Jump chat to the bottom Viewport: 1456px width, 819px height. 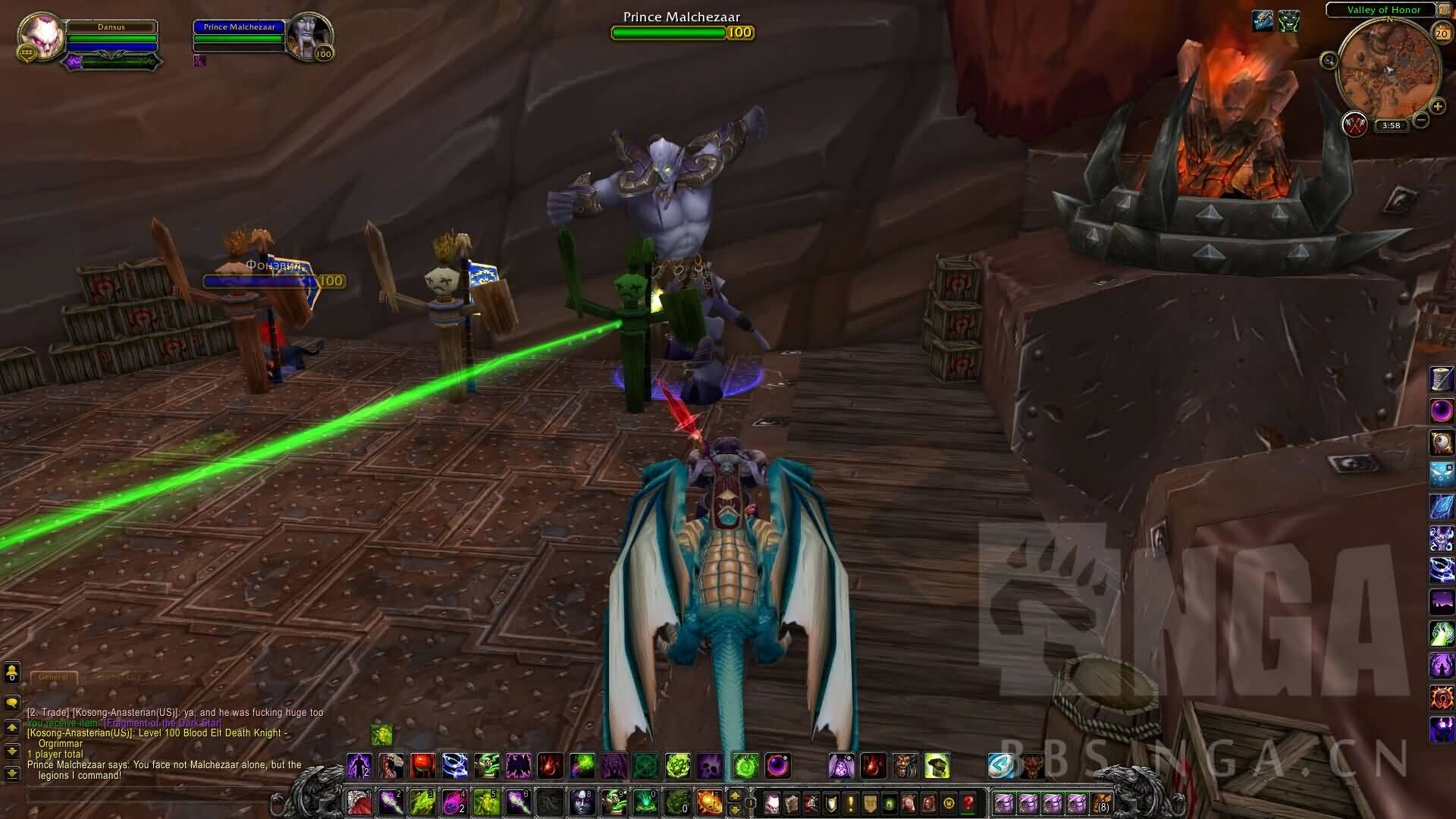(11, 774)
